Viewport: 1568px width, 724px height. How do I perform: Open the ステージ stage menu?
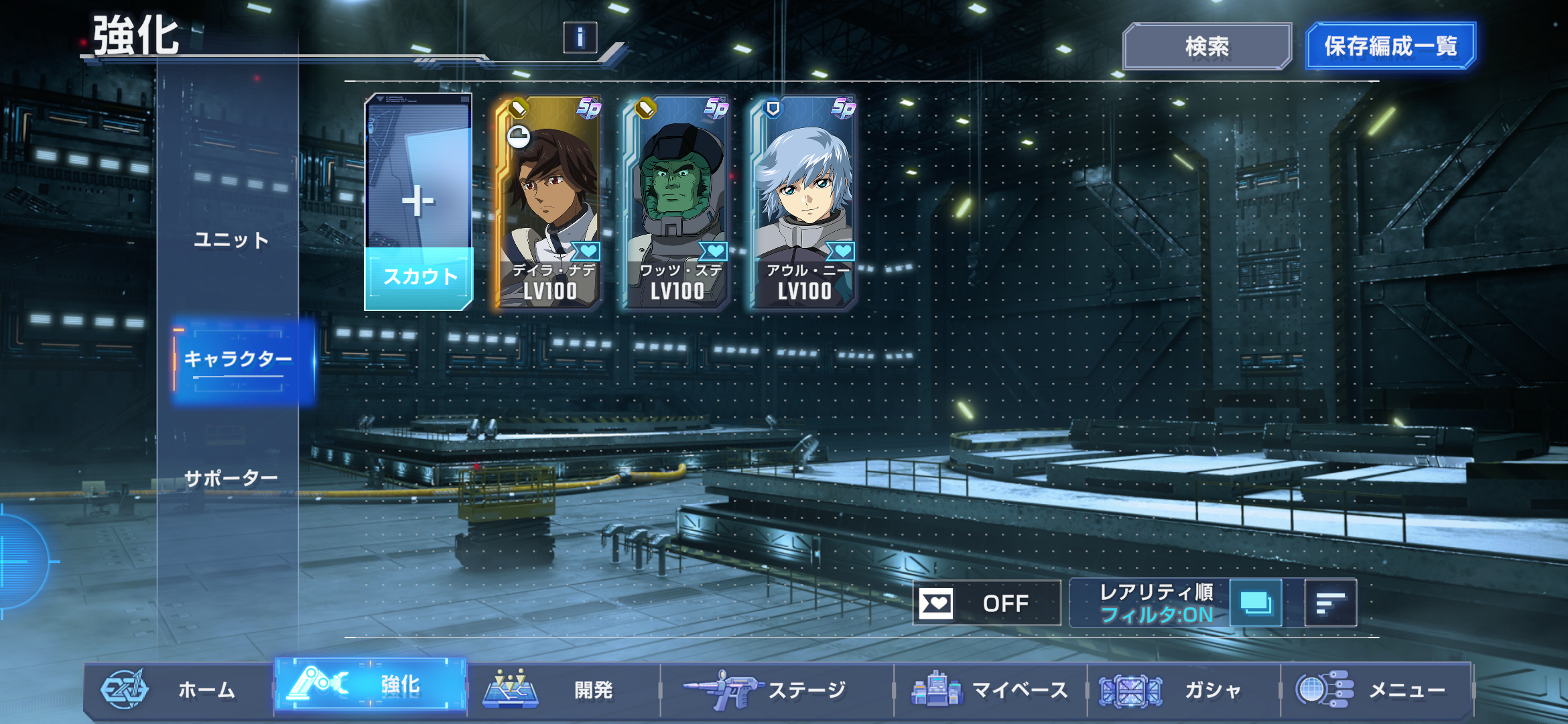777,690
